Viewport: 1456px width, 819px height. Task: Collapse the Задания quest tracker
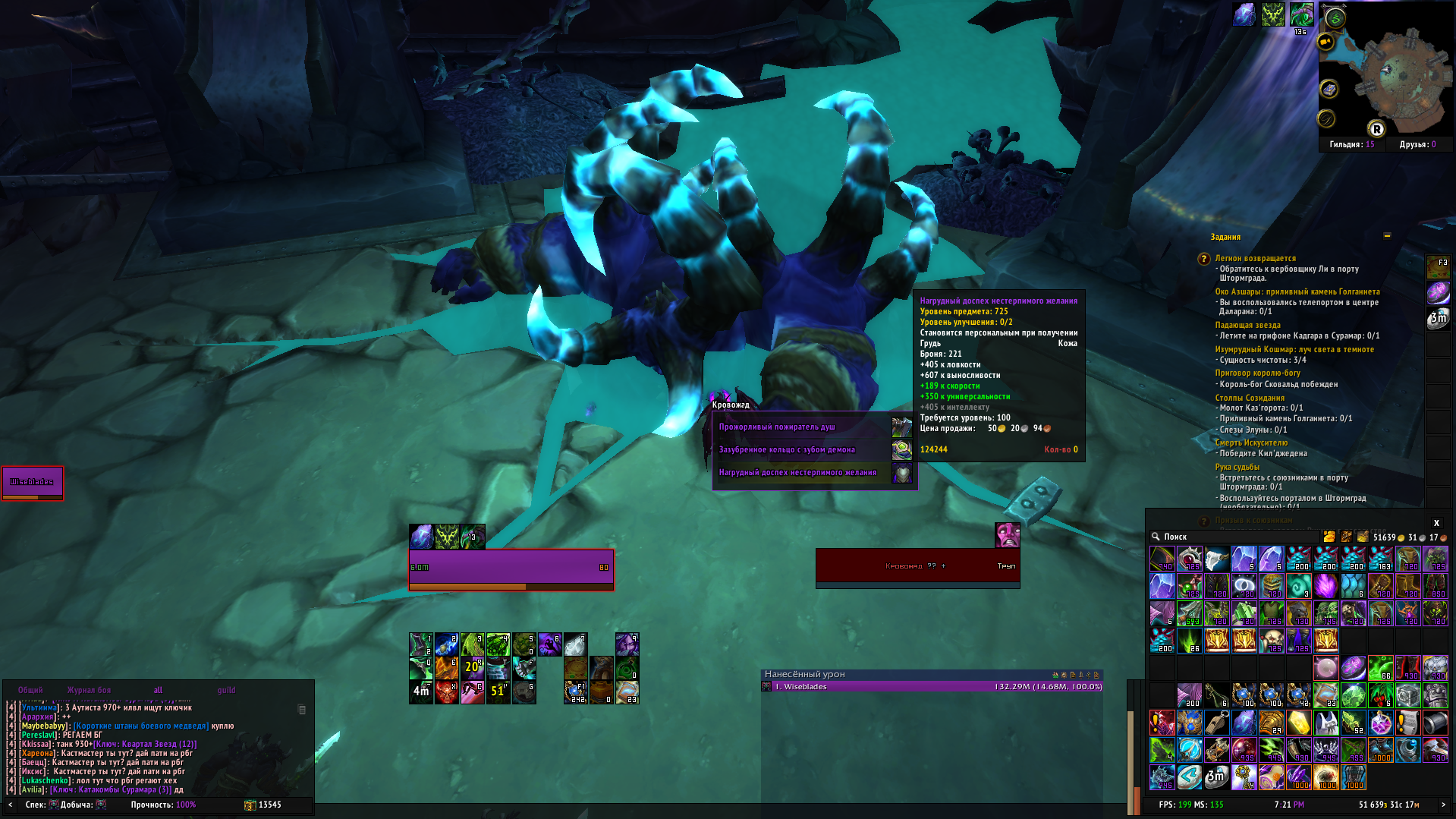1387,236
